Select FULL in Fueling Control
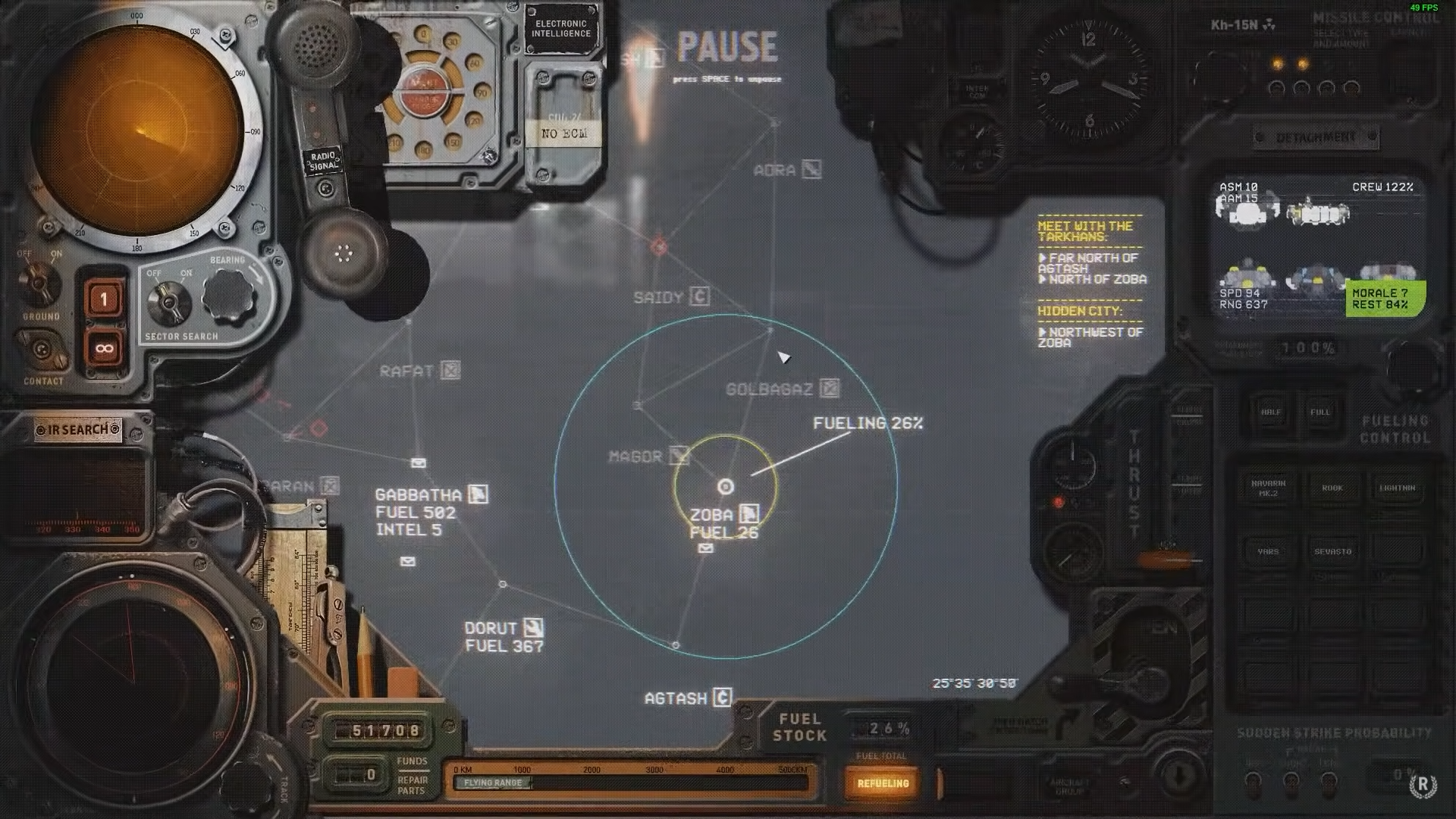 [x=1319, y=413]
